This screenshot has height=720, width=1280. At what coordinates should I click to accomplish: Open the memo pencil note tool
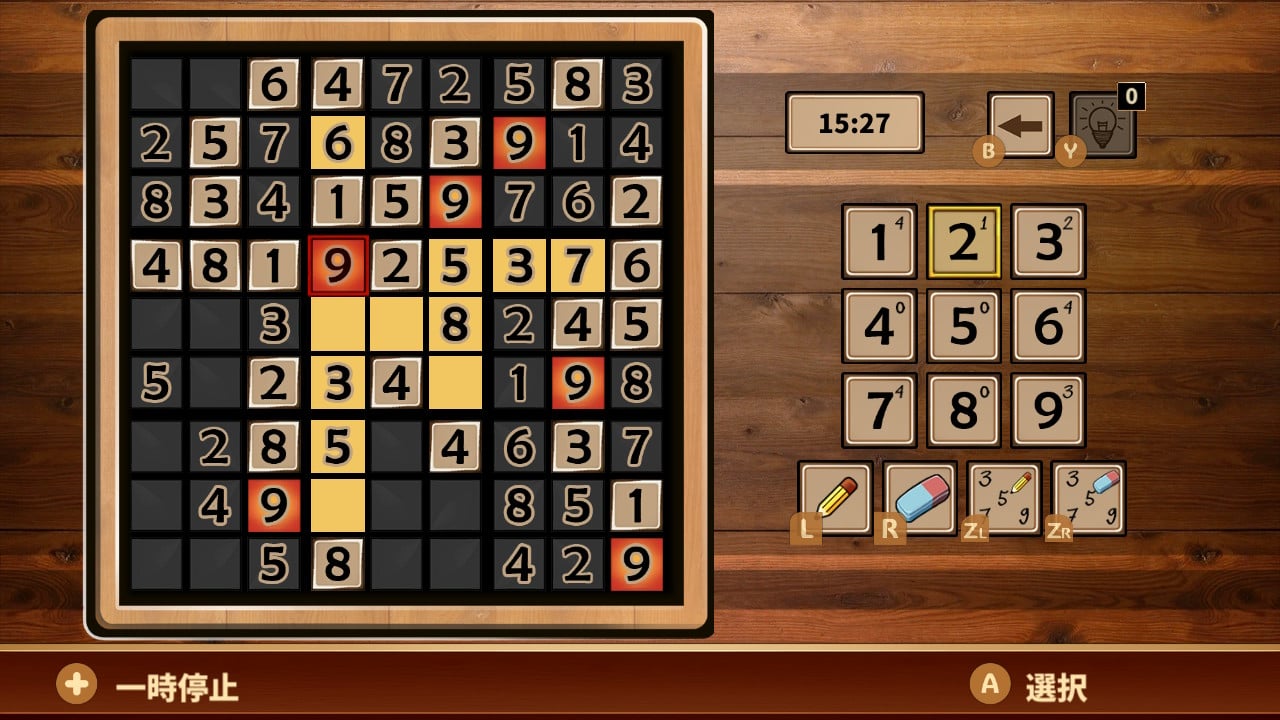pyautogui.click(x=1003, y=497)
